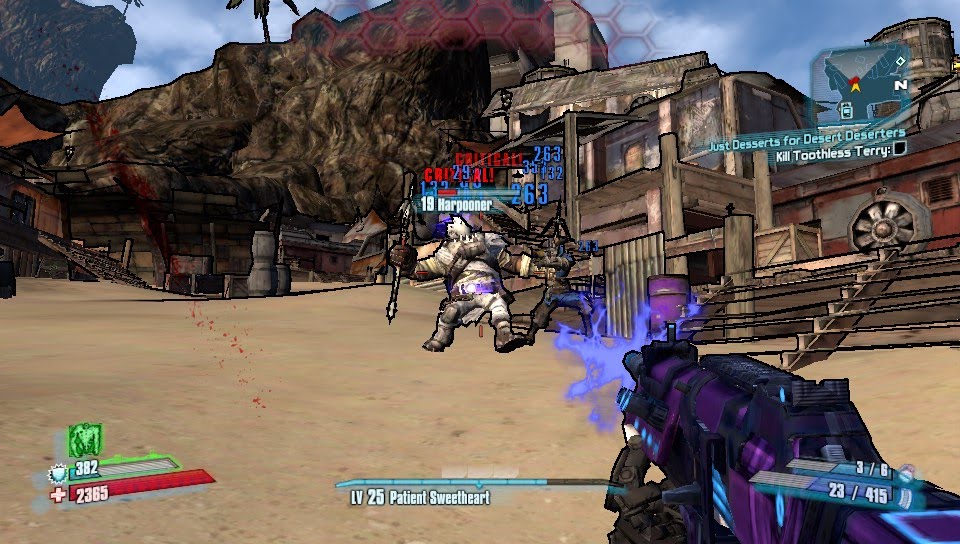Activate the green action skill icon
Viewport: 960px width, 544px height.
tap(85, 440)
